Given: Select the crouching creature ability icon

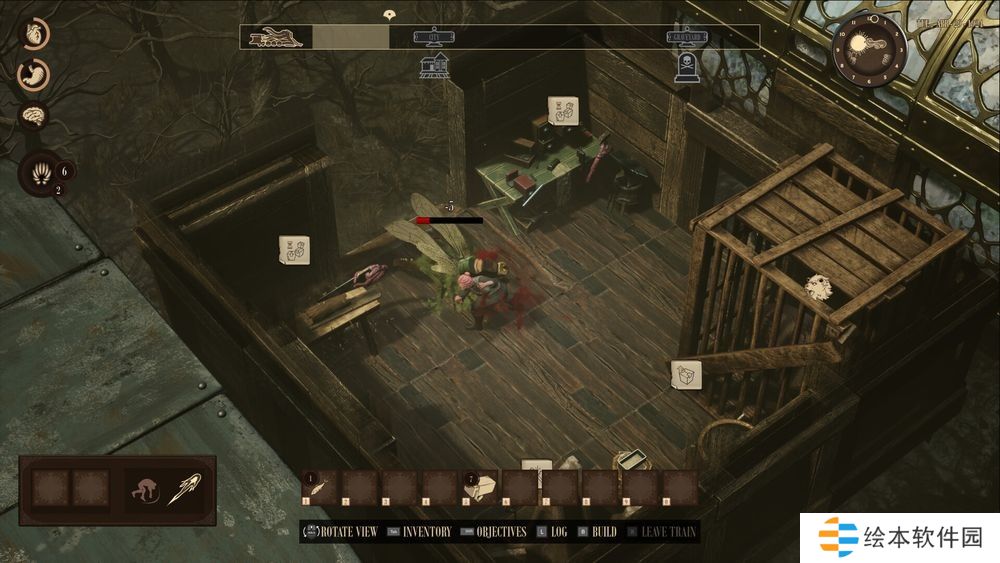Looking at the screenshot, I should [145, 489].
